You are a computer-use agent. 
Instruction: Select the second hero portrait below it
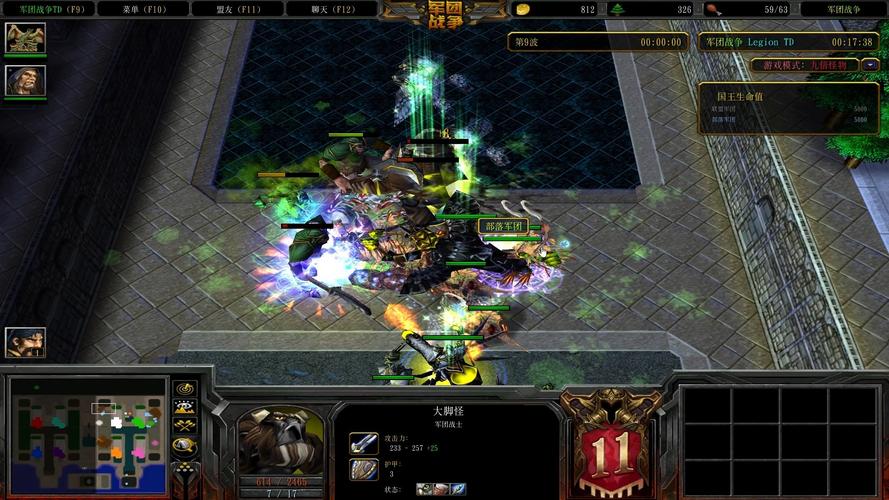(25, 80)
